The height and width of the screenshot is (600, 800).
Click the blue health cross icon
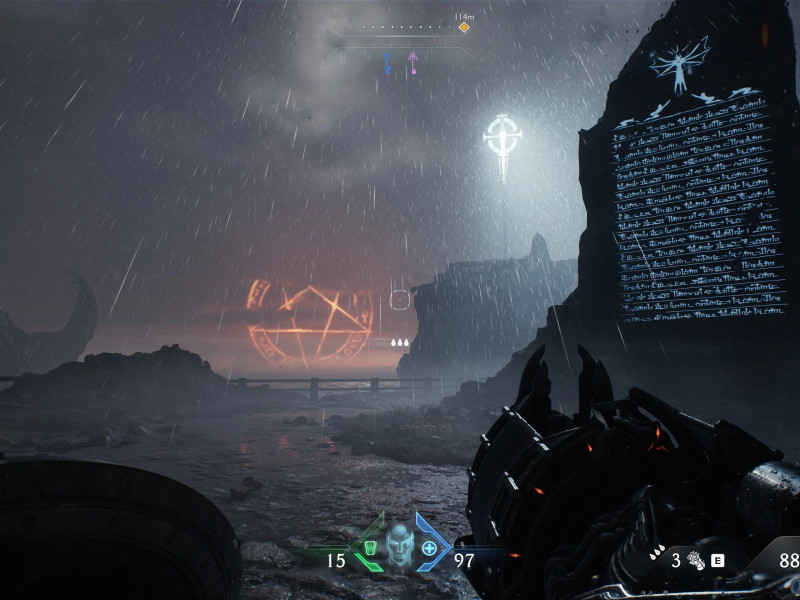(x=429, y=548)
